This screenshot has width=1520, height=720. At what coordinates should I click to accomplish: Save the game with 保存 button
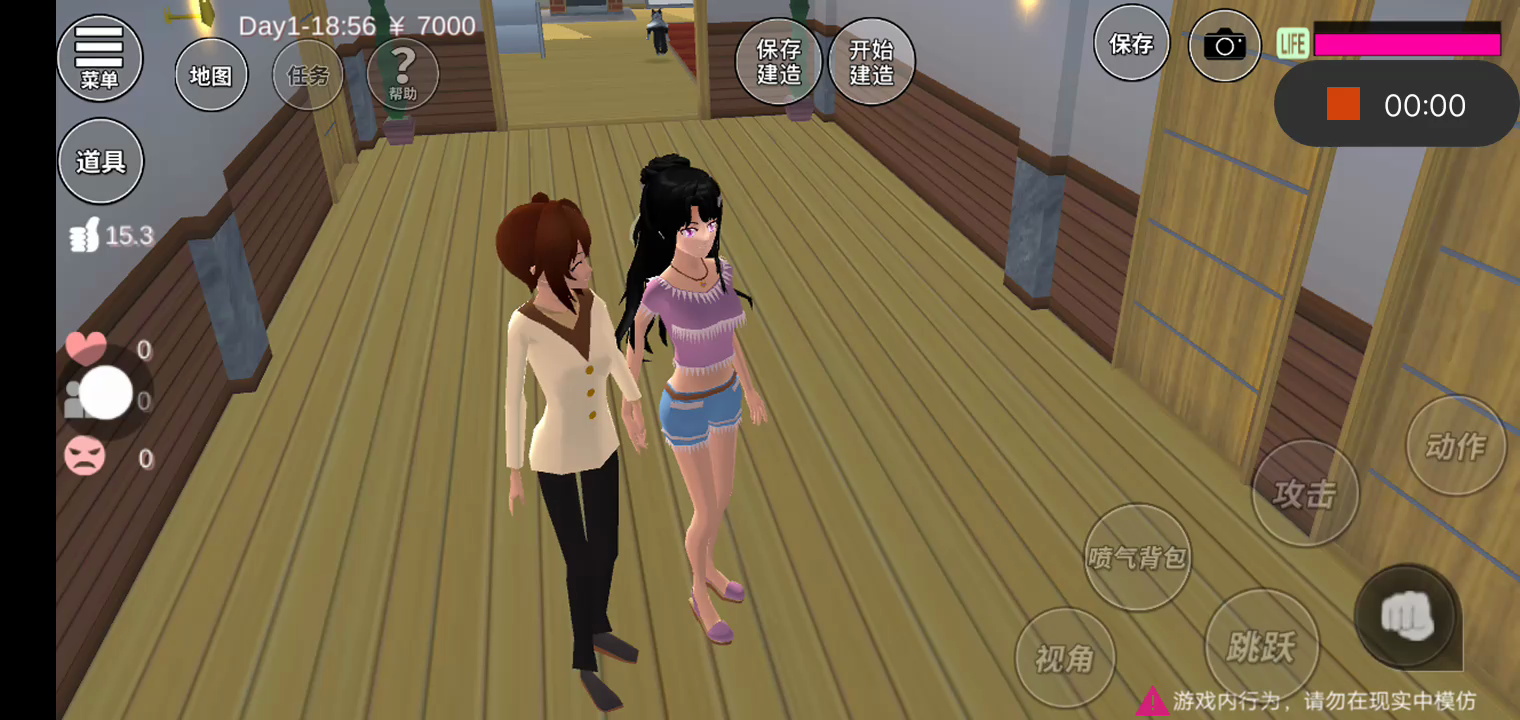click(x=1131, y=44)
